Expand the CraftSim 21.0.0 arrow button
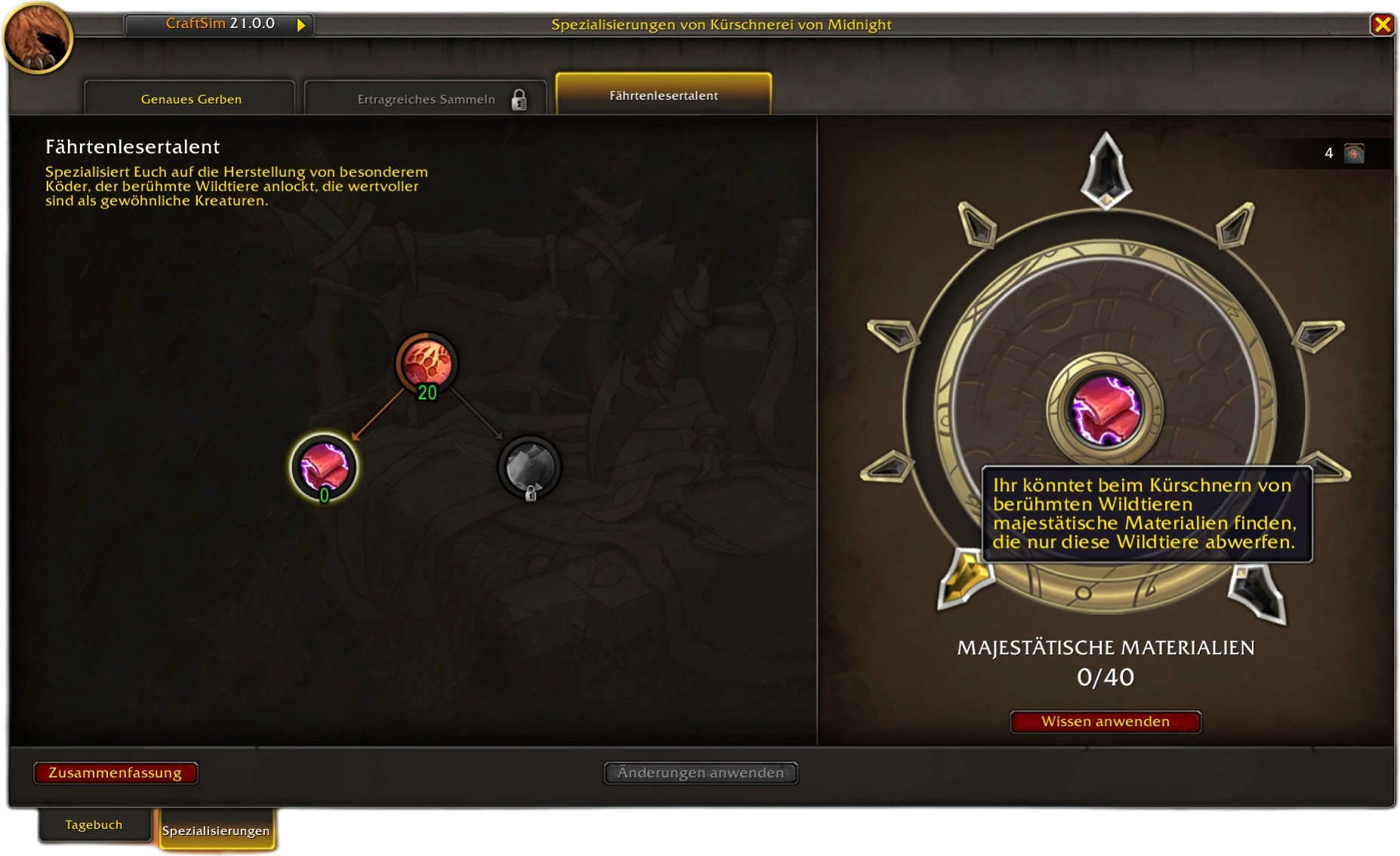The image size is (1400, 856). coord(301,25)
